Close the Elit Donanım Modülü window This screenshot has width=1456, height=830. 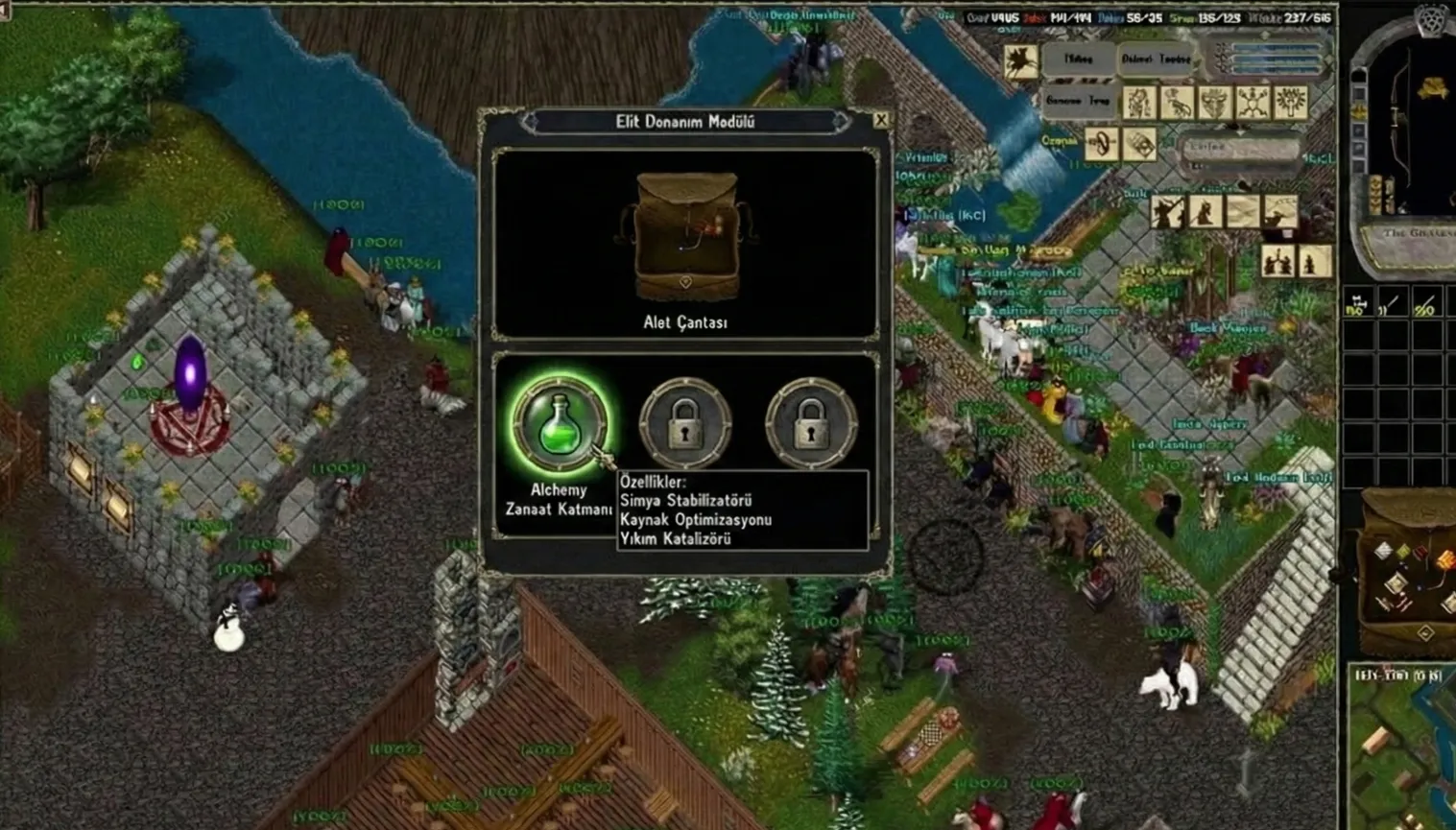881,120
